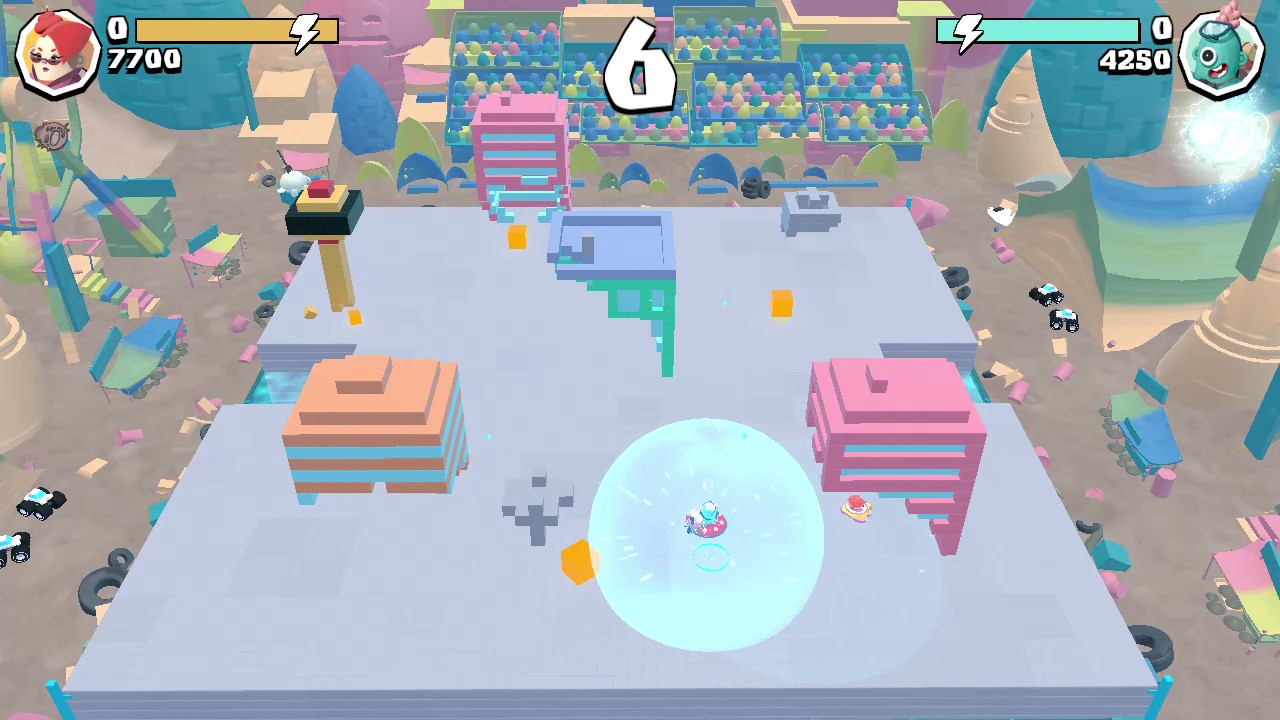Click the character inside the bubble shield
The height and width of the screenshot is (720, 1280).
coord(703,520)
